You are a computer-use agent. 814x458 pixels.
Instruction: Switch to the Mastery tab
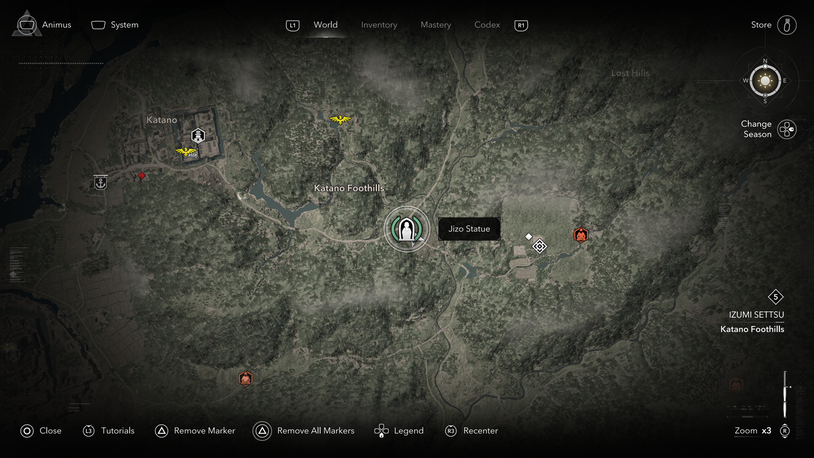coord(435,25)
